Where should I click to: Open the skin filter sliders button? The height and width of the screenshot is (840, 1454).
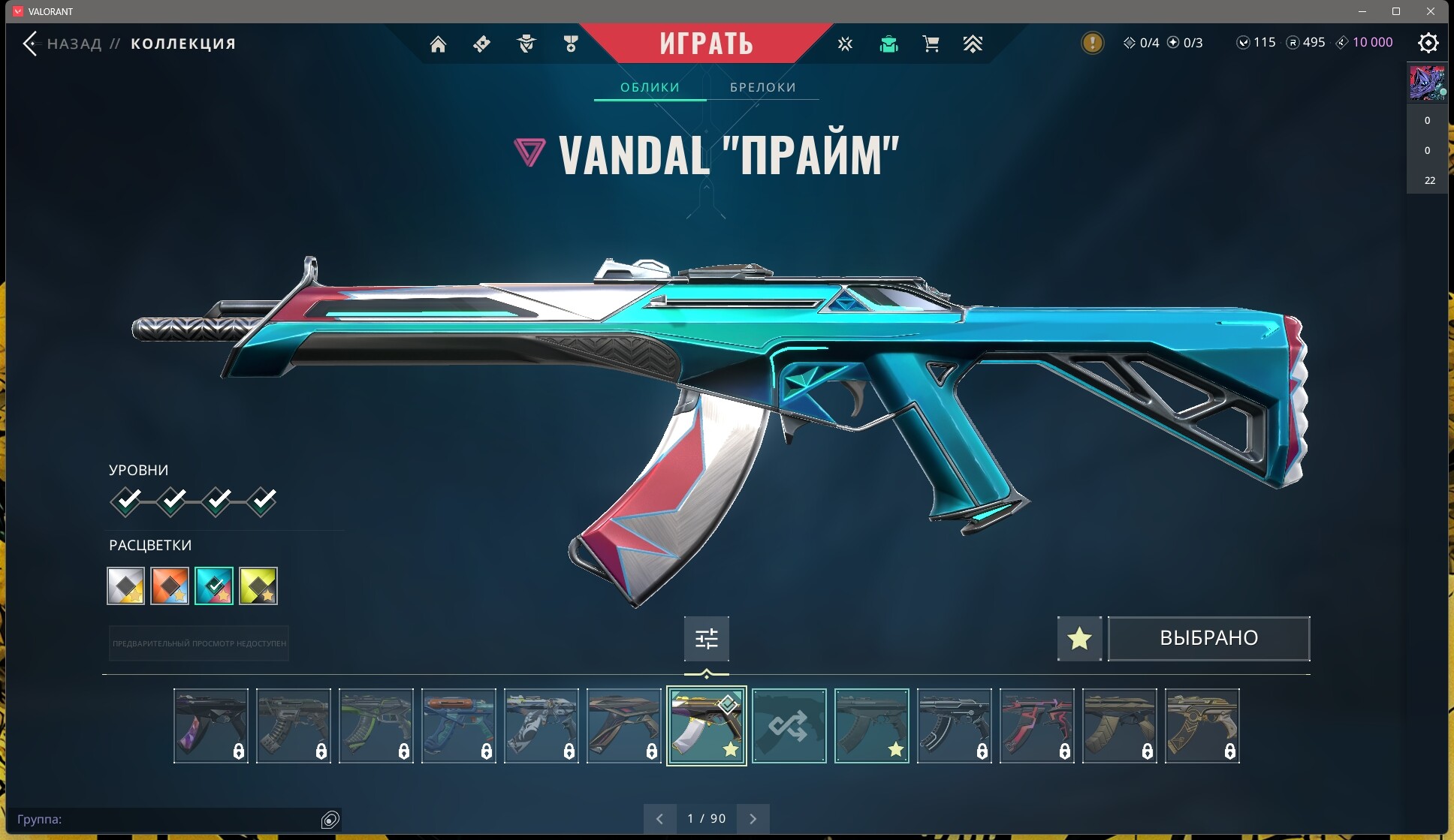pos(706,639)
